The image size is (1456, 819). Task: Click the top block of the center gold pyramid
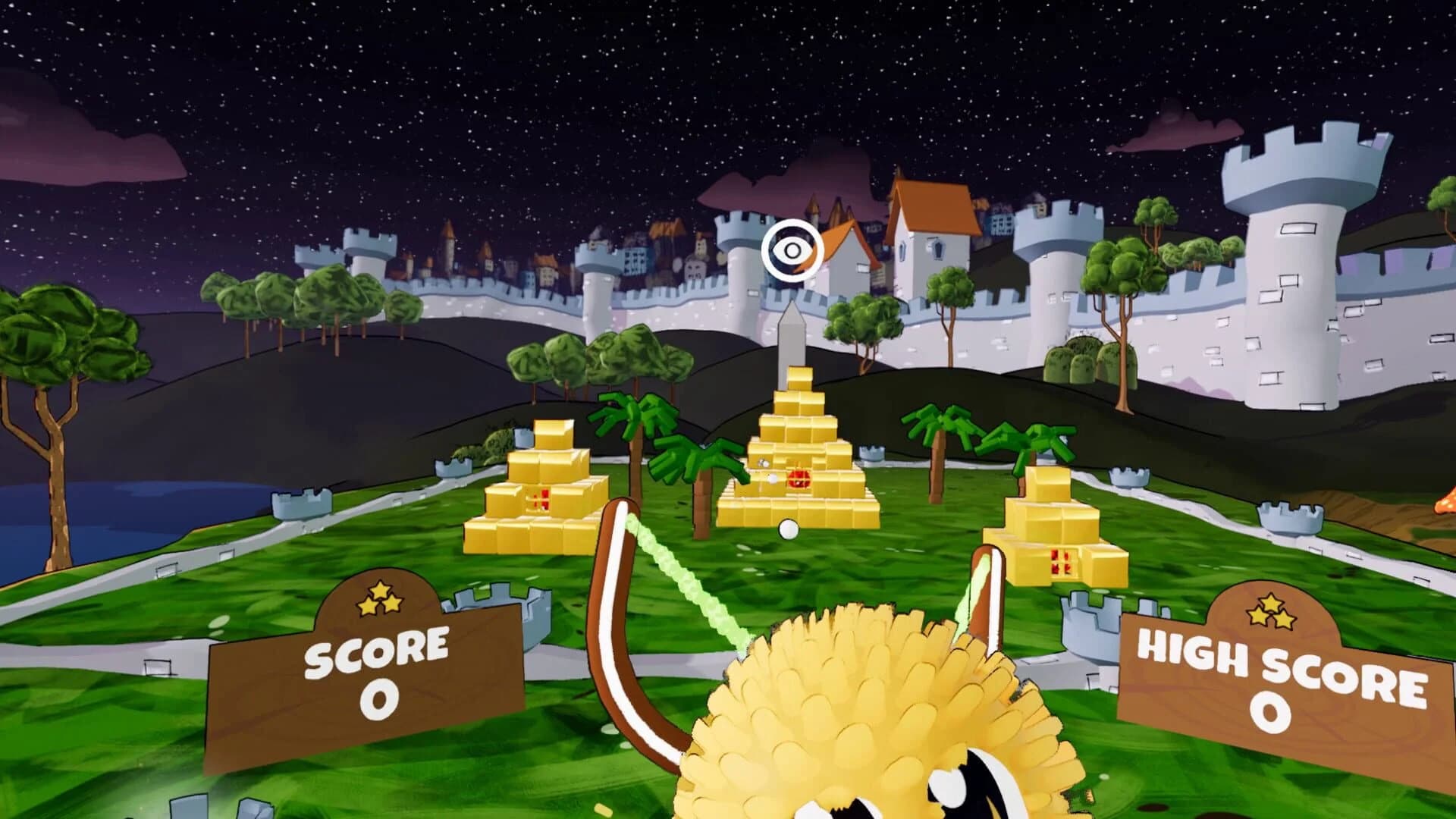800,375
